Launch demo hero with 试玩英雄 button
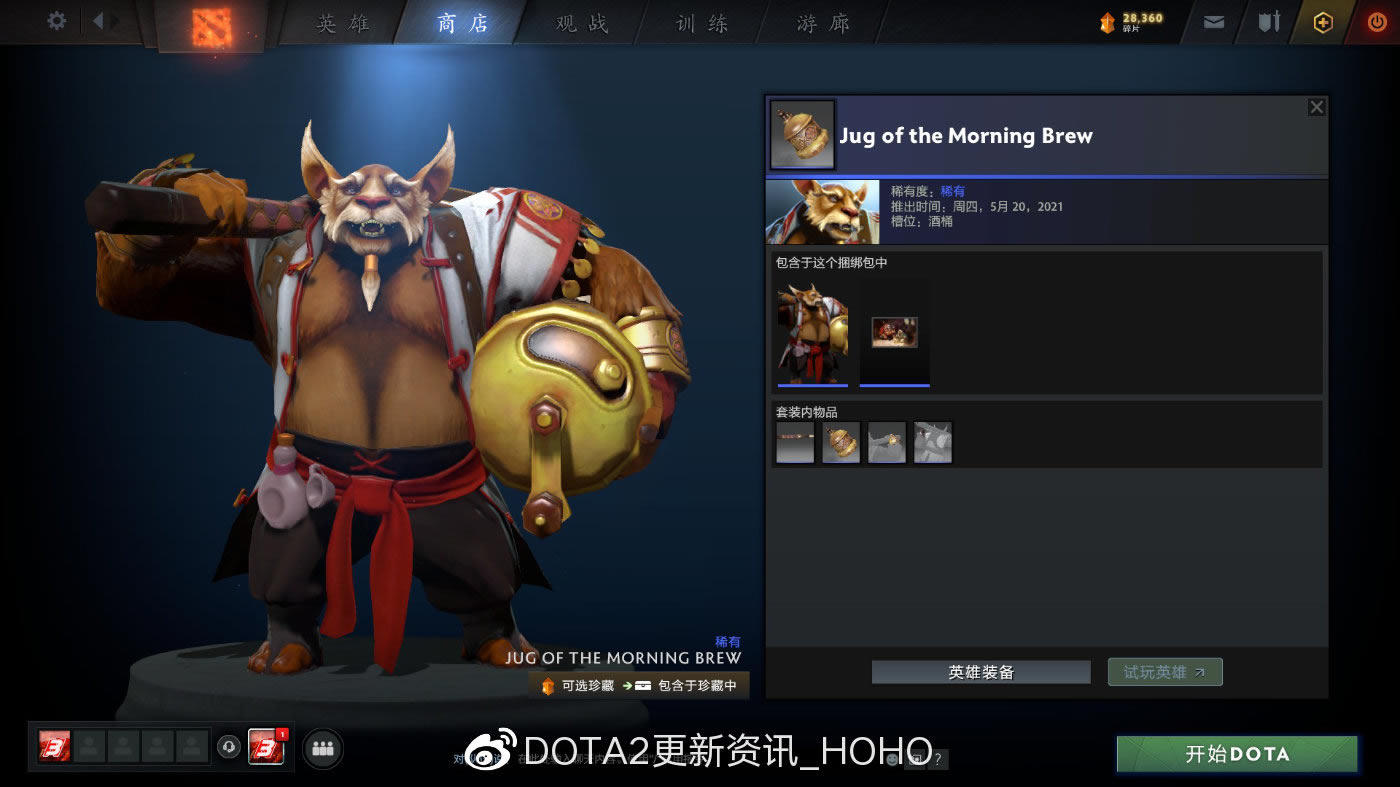Screen dimensions: 1400x787 pos(1163,671)
